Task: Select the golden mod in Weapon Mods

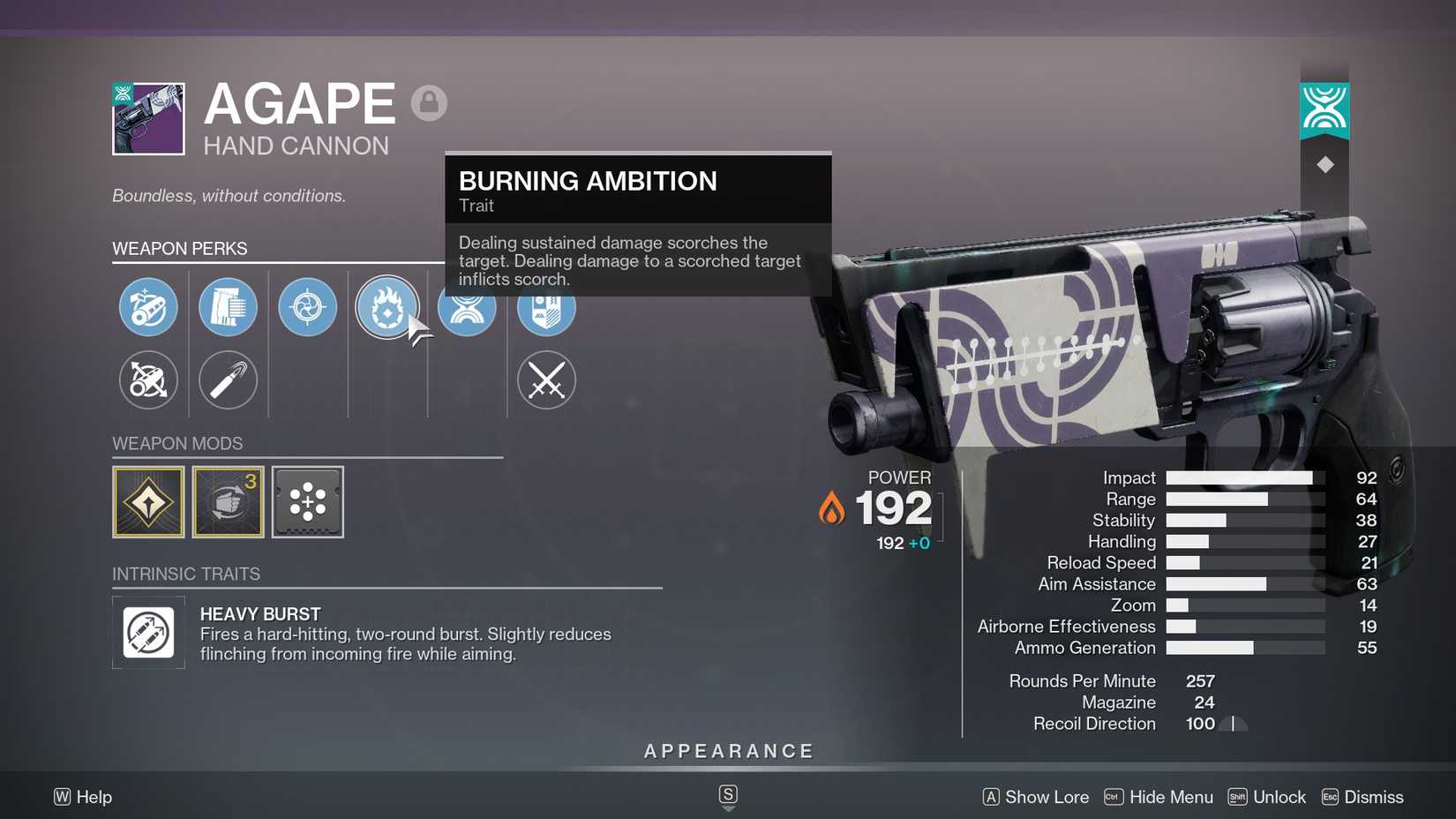Action: (147, 500)
